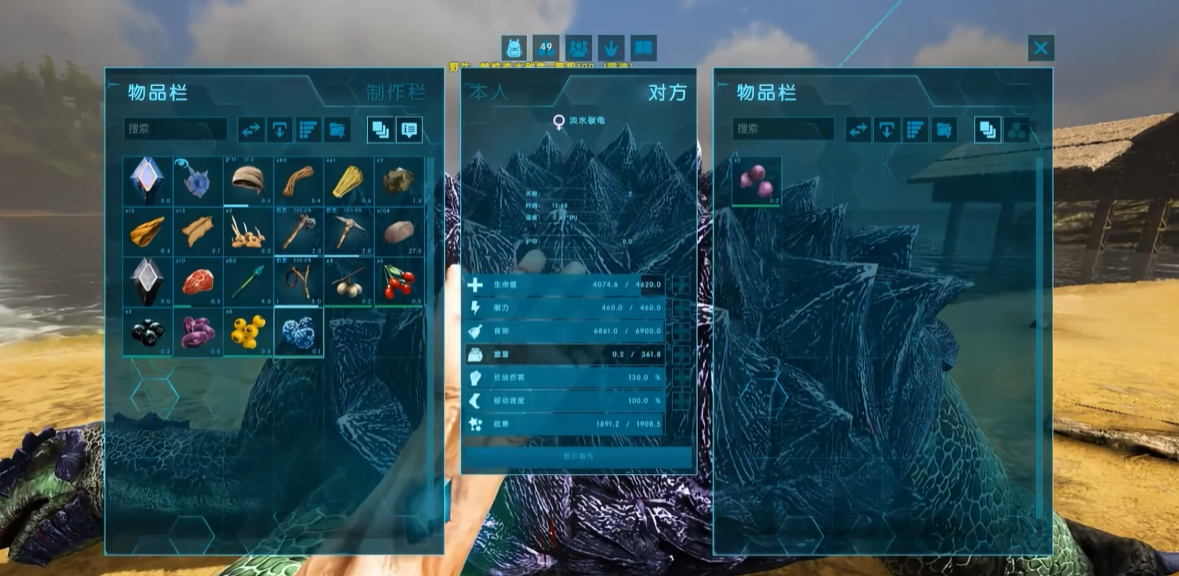Open the tribe members icon at top
This screenshot has width=1179, height=576.
(578, 48)
